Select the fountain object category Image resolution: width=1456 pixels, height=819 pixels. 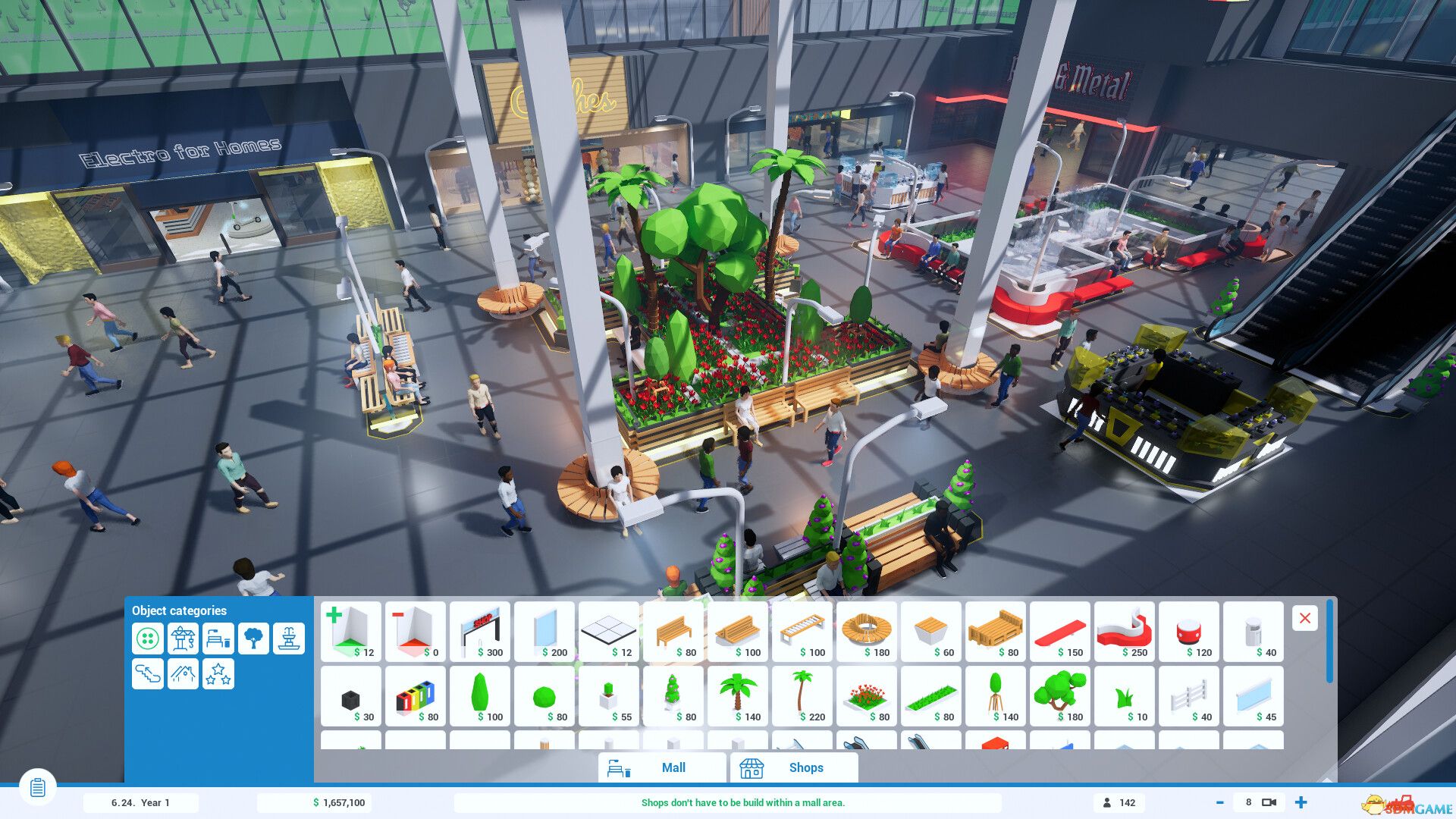tap(288, 639)
